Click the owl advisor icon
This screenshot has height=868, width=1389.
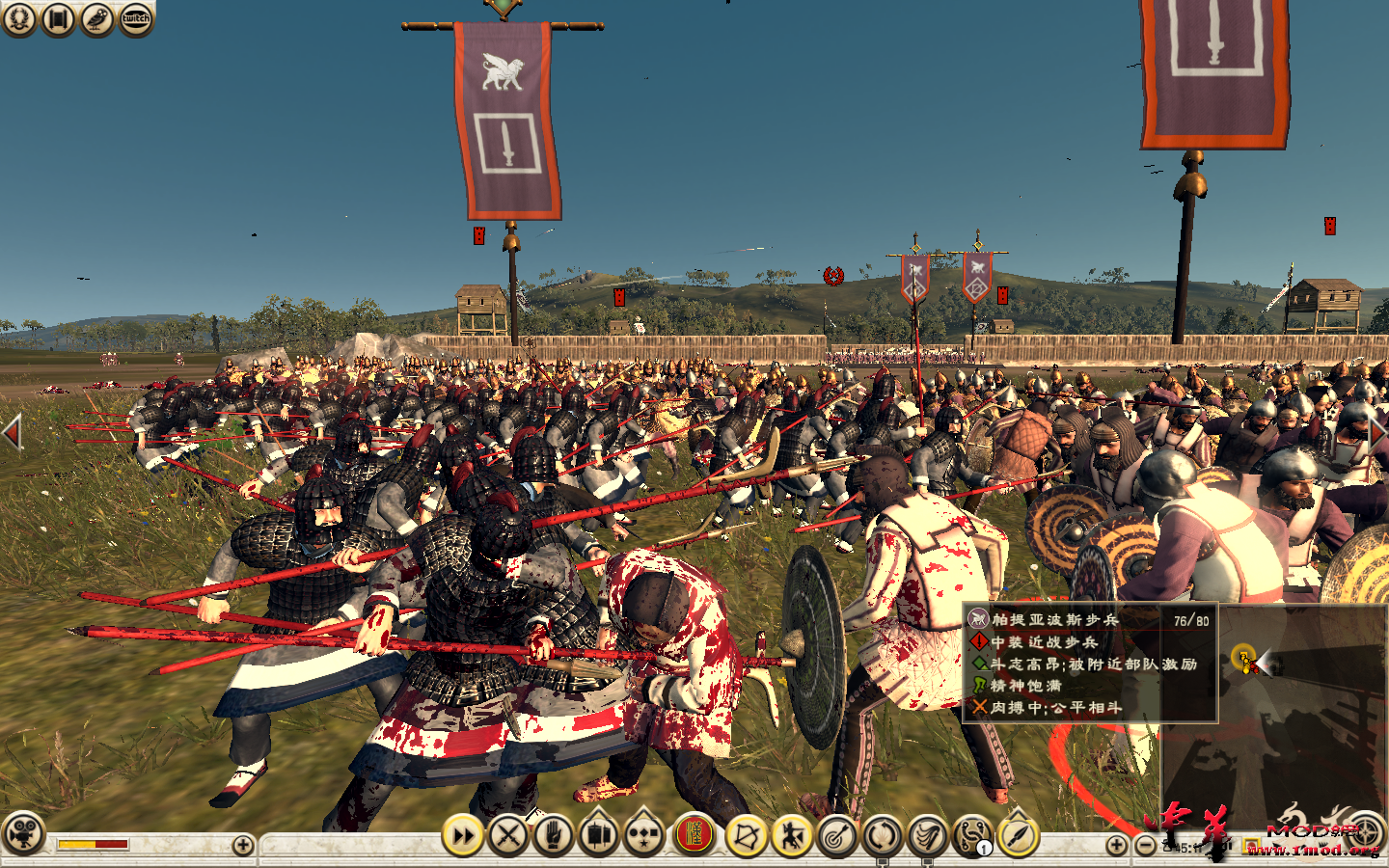96,17
